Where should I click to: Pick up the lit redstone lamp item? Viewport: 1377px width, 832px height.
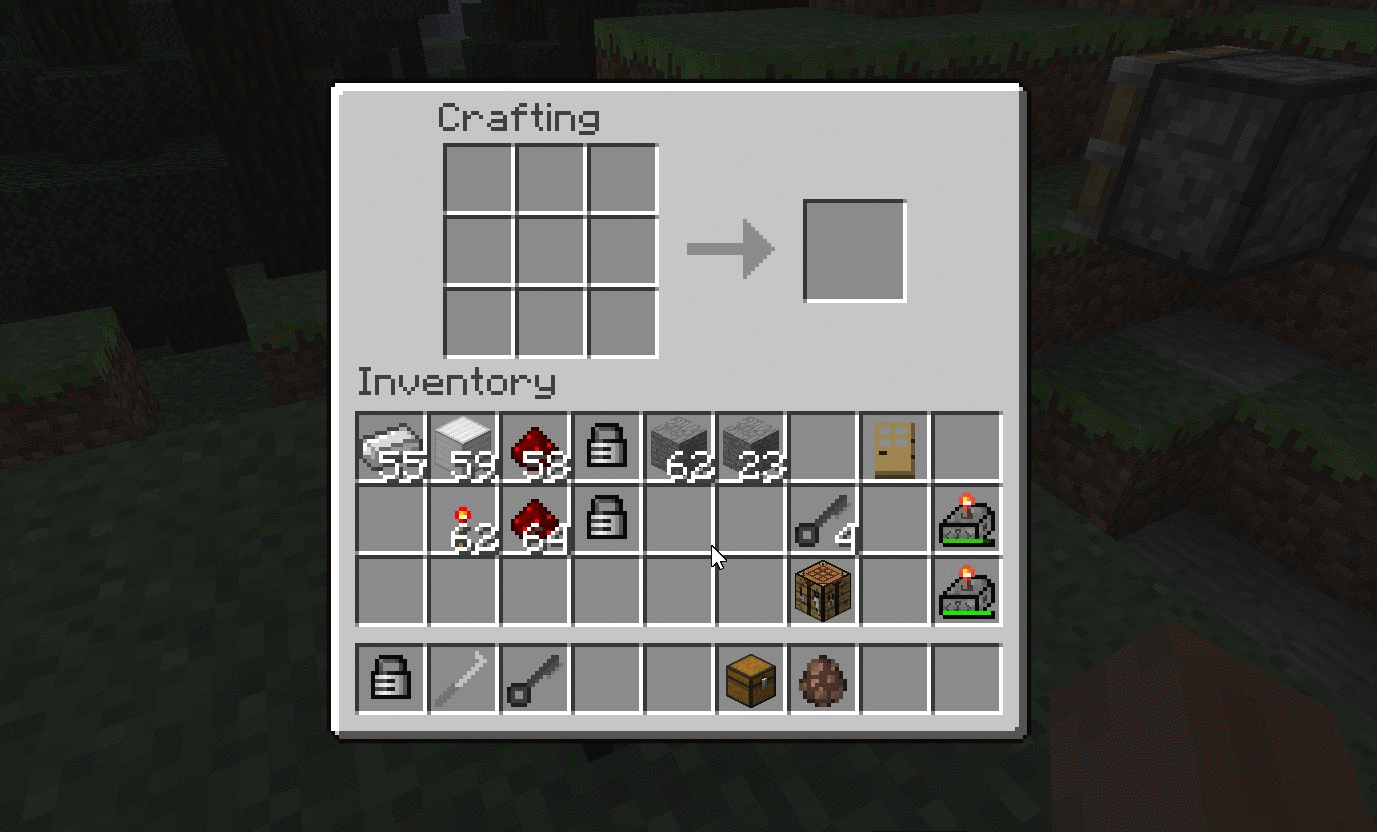pyautogui.click(x=967, y=518)
